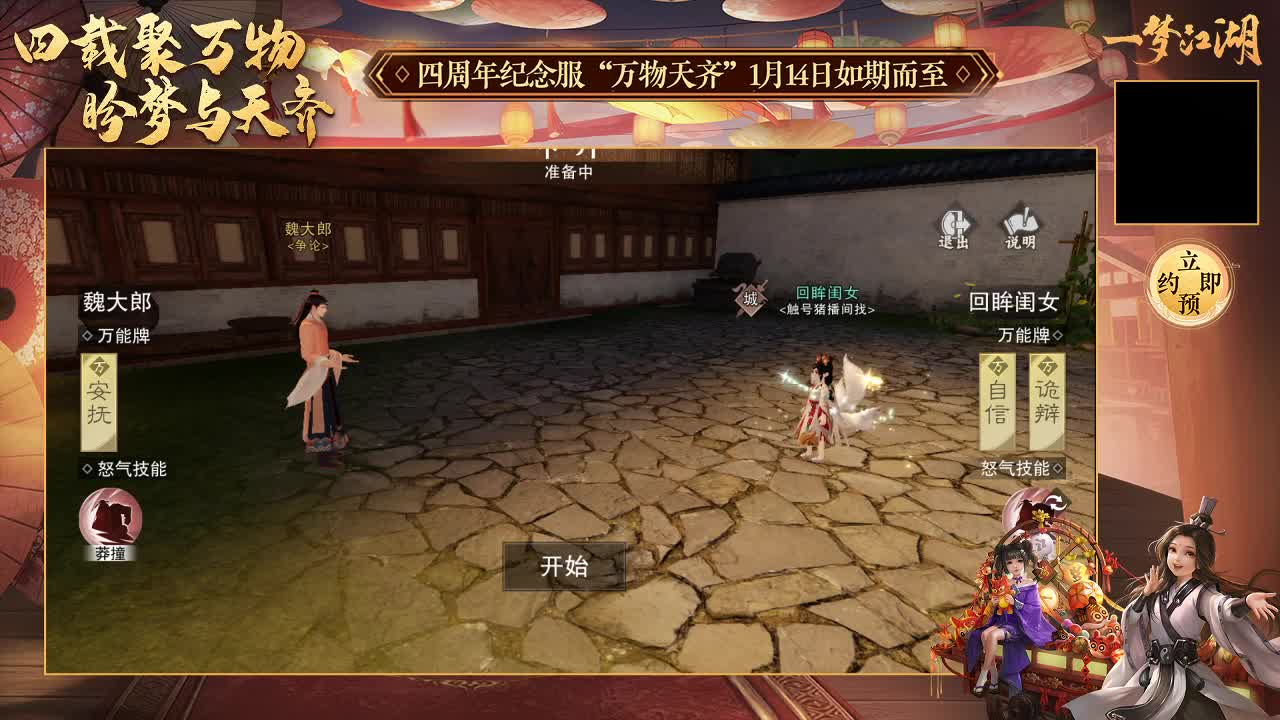1280x720 pixels.
Task: Click the character 回眸闺女 in the arena
Action: [x=820, y=400]
